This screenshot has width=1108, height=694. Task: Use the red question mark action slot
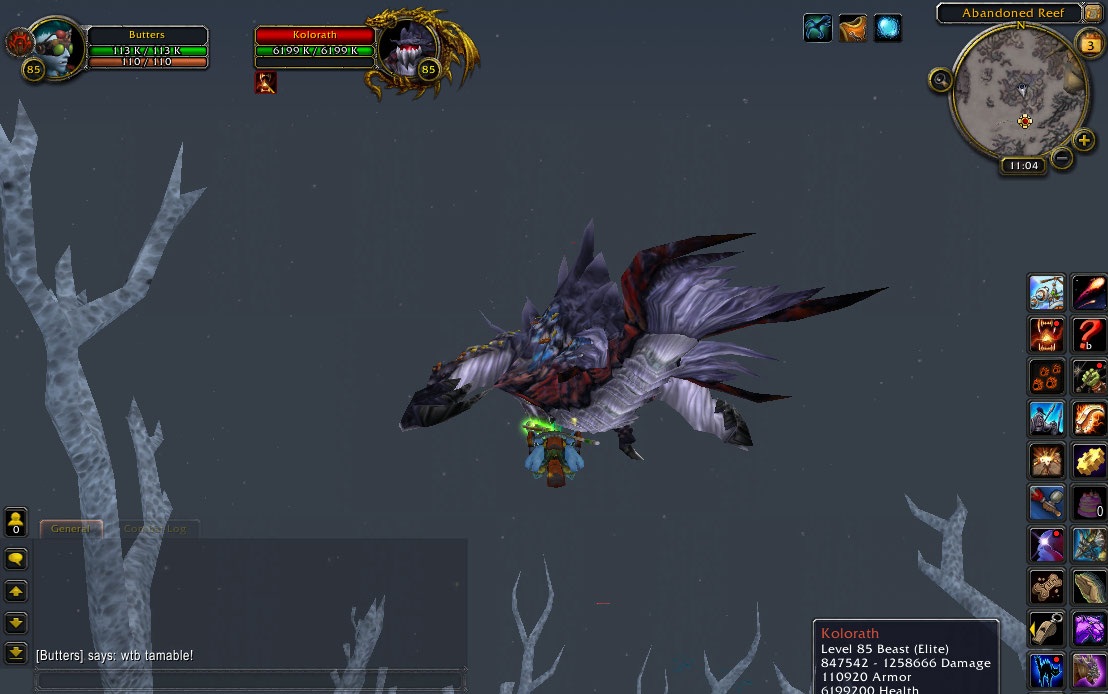click(1089, 335)
